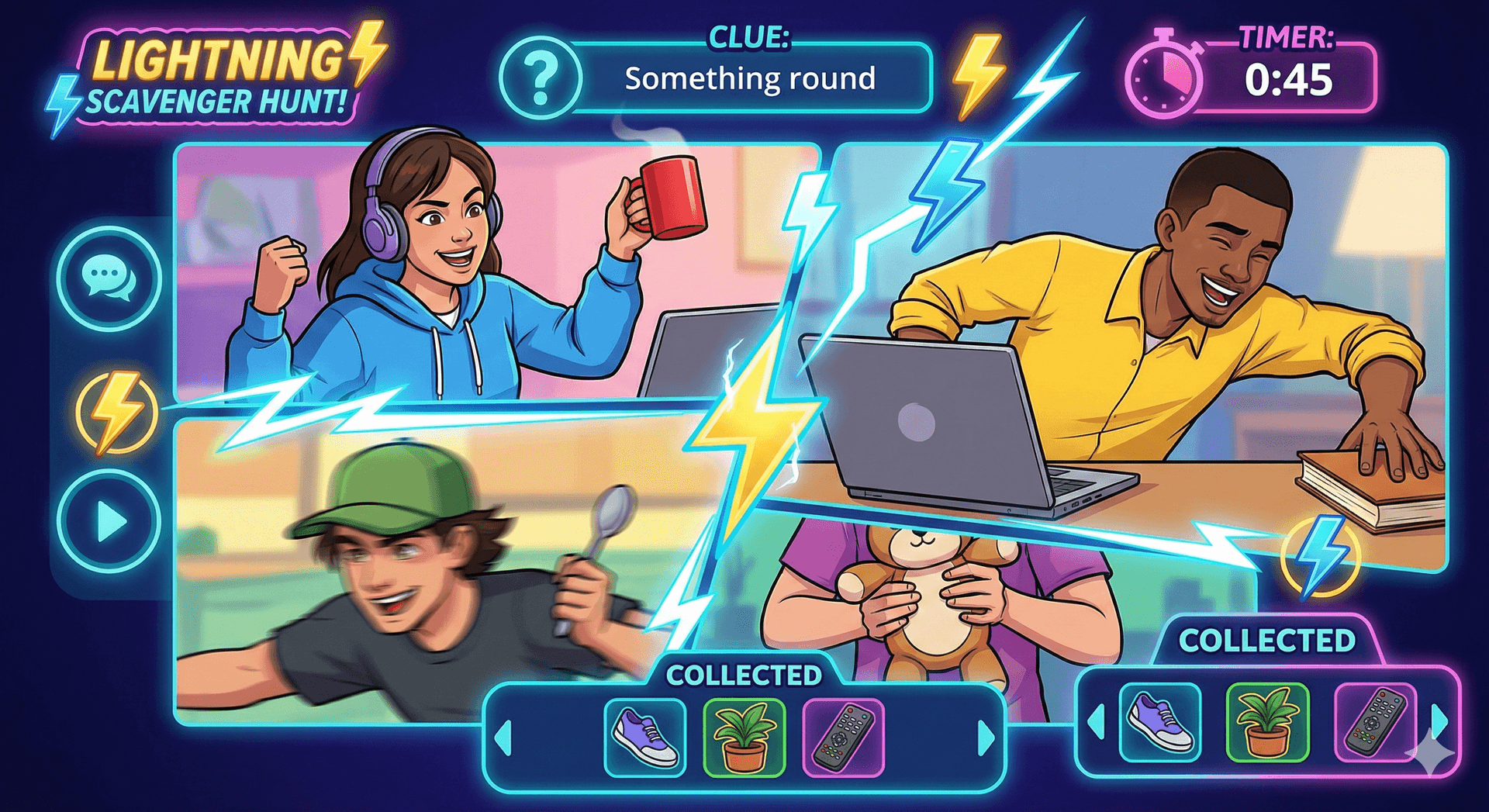This screenshot has height=812, width=1489.
Task: Click the play triangle sidebar button
Action: [x=110, y=521]
